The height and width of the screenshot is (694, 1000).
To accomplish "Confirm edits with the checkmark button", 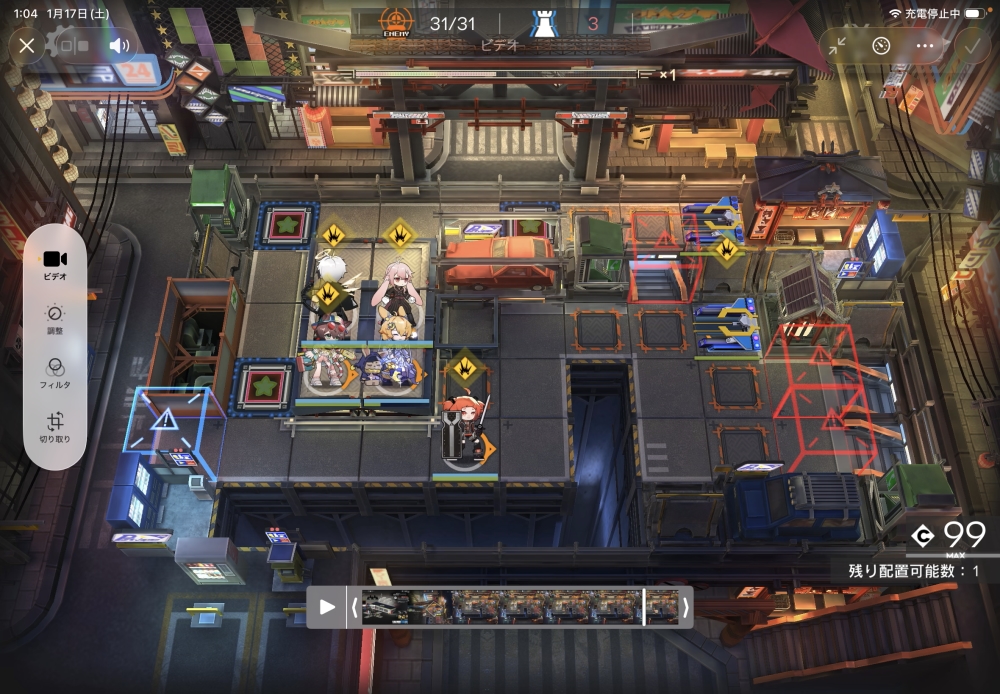I will tap(968, 45).
